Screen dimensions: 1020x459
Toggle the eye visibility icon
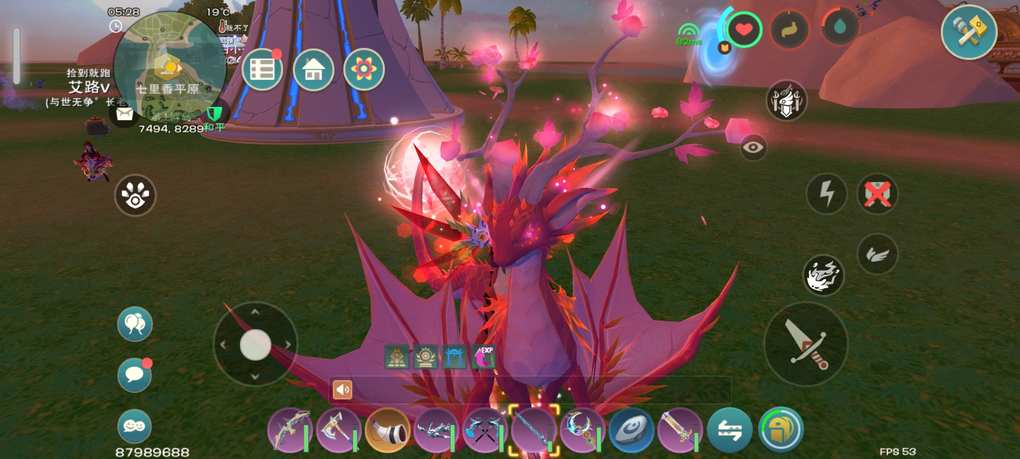point(753,147)
